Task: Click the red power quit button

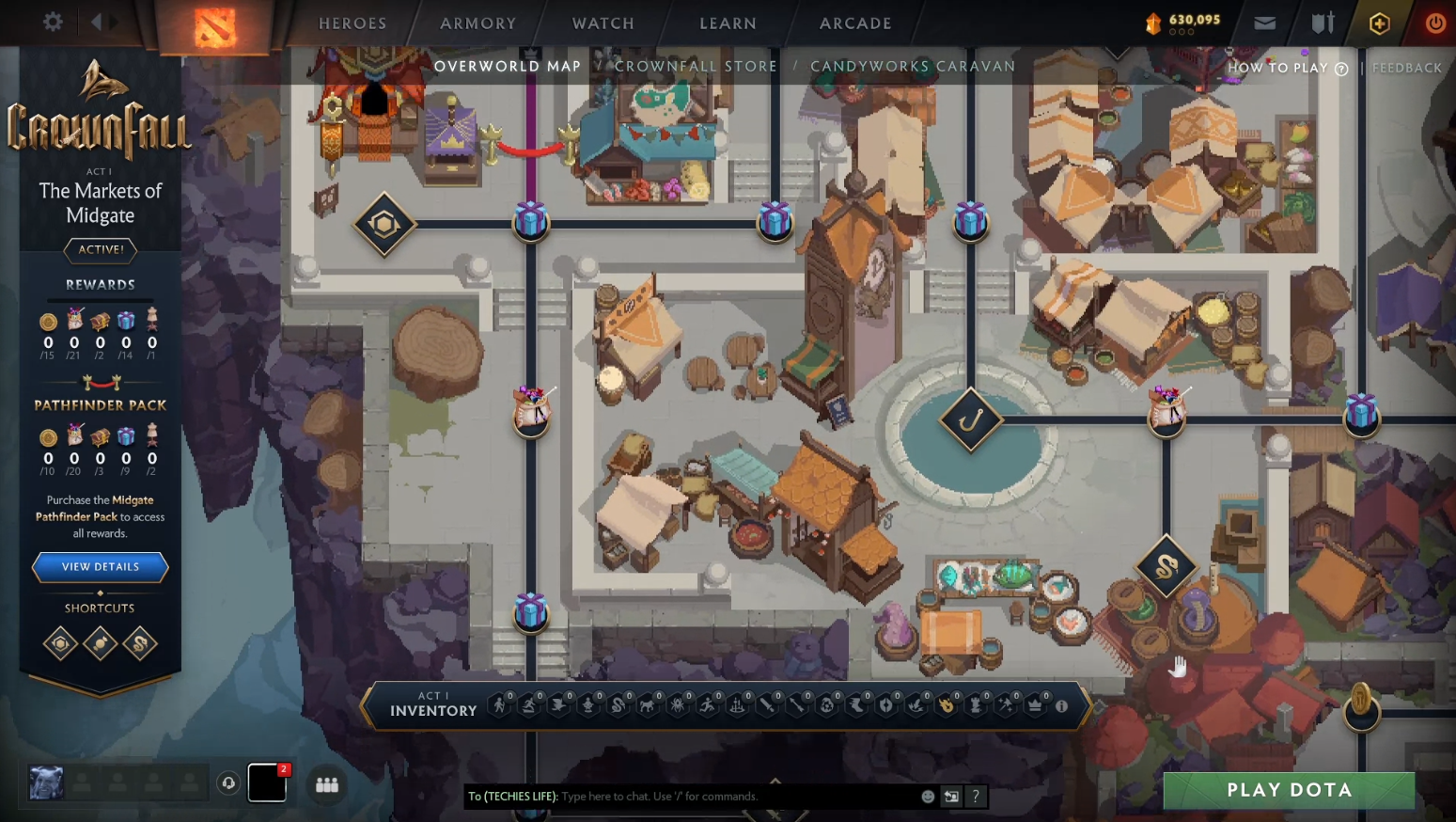Action: pos(1434,24)
